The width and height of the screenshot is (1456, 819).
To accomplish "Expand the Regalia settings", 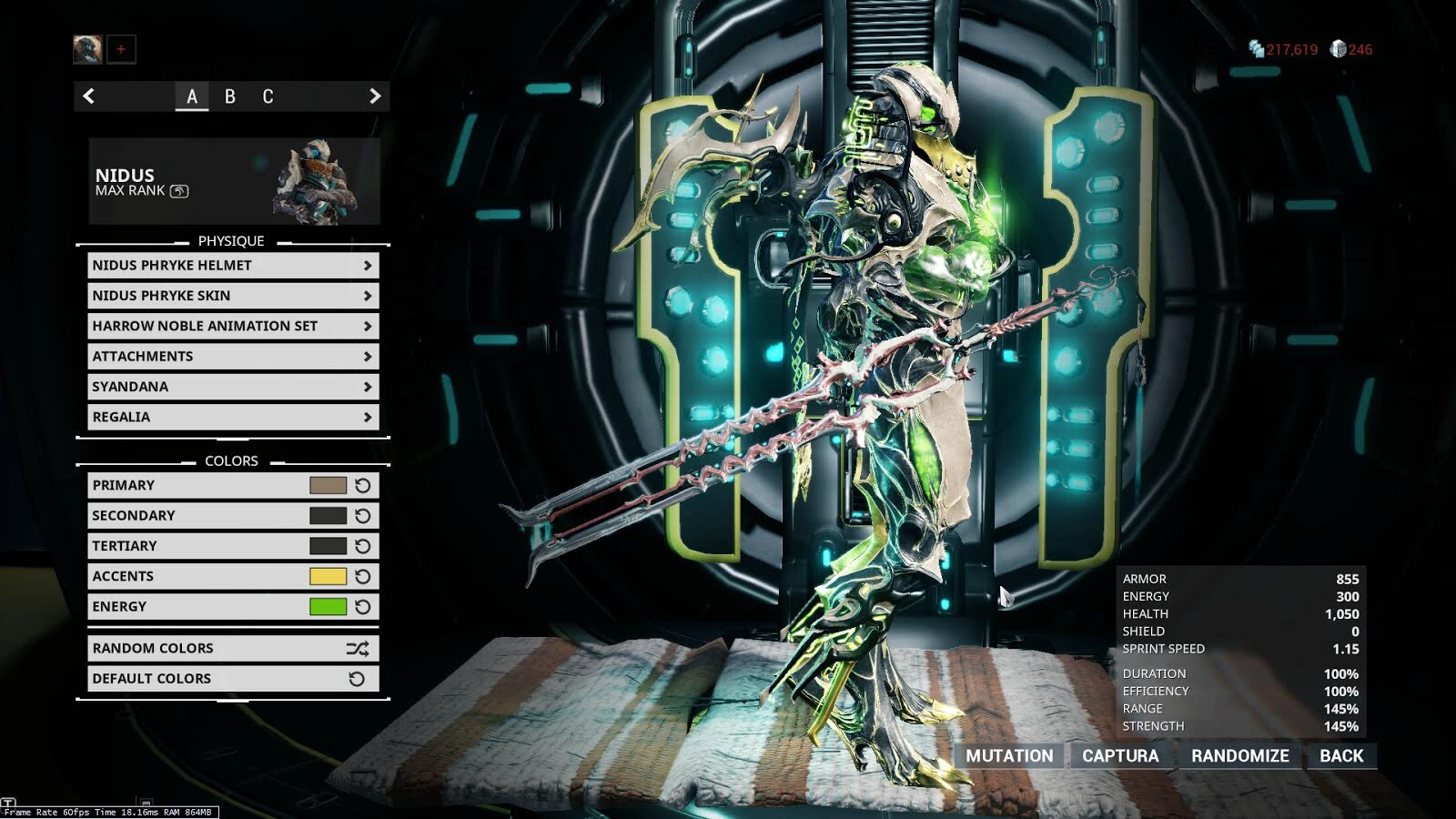I will coord(232,417).
